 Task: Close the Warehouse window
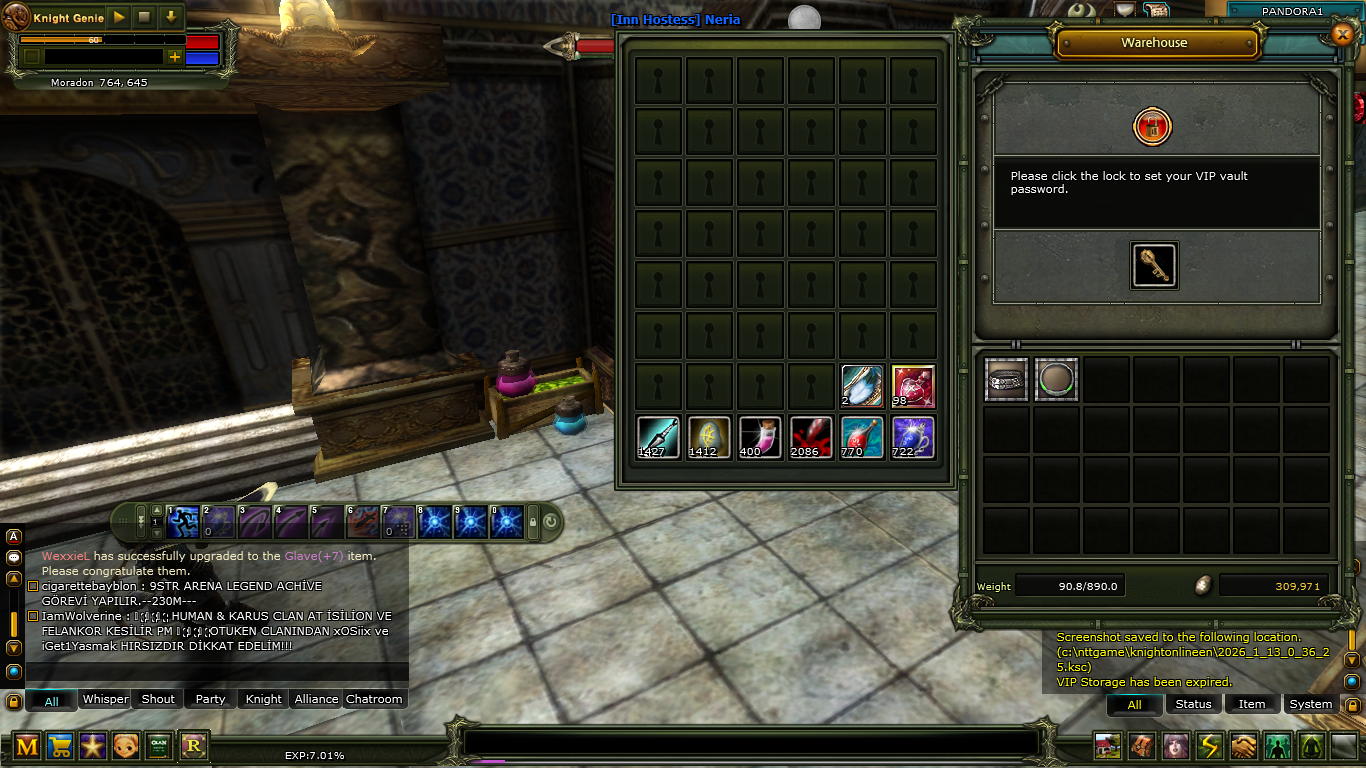tap(1342, 35)
